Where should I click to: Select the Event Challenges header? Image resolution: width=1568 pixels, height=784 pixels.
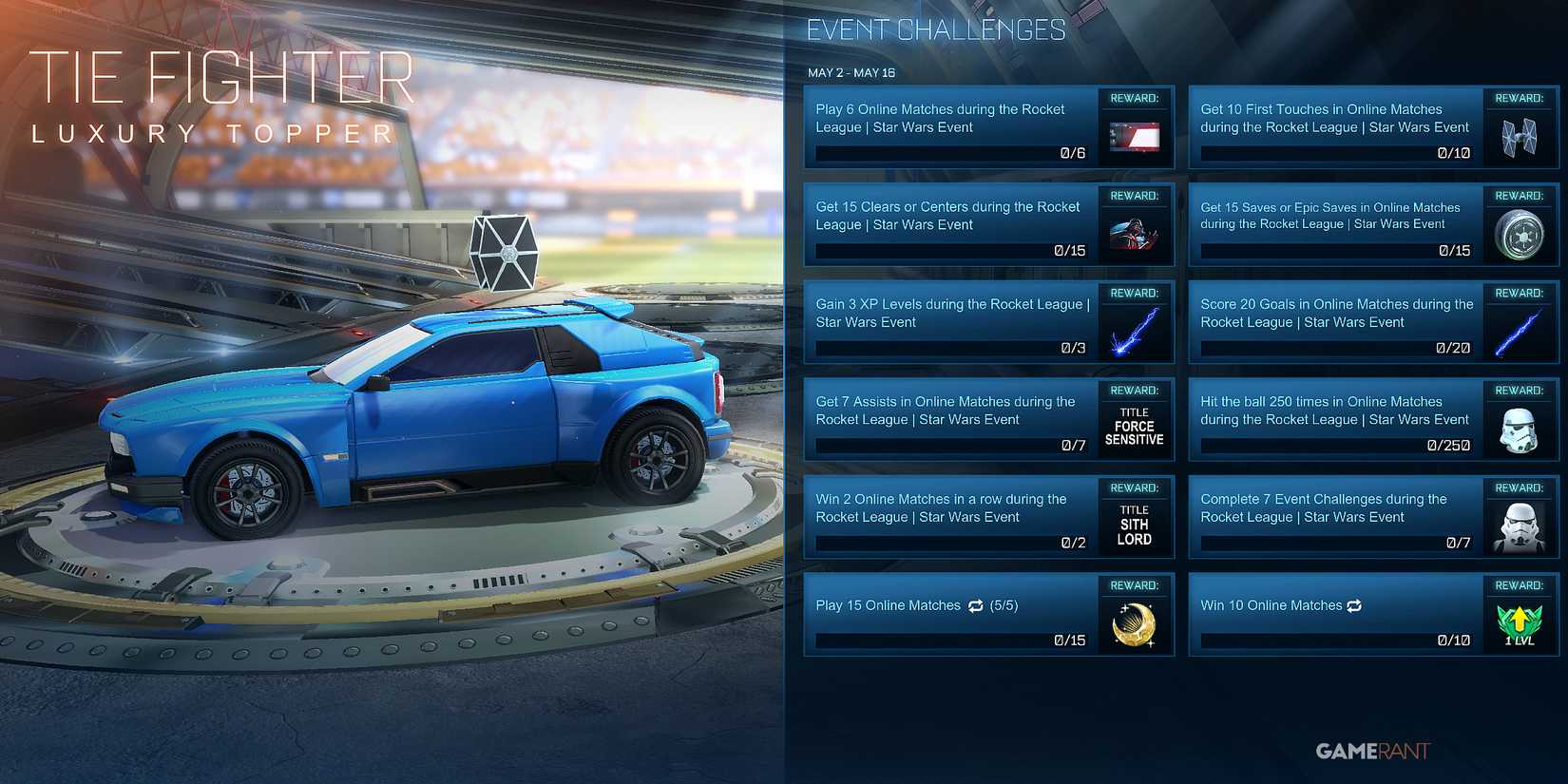click(936, 29)
